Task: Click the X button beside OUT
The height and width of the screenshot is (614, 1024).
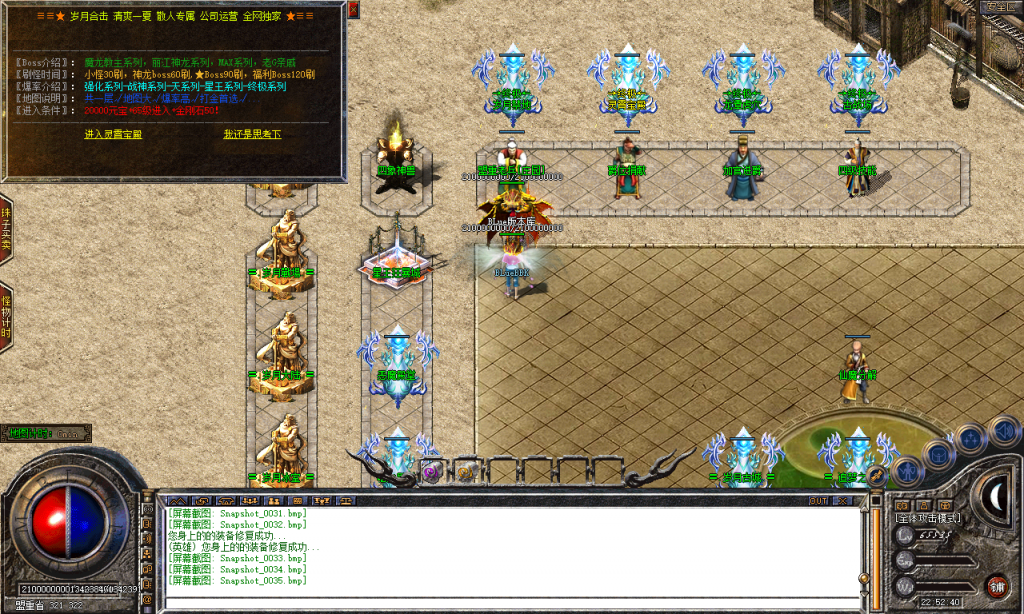Action: [842, 500]
